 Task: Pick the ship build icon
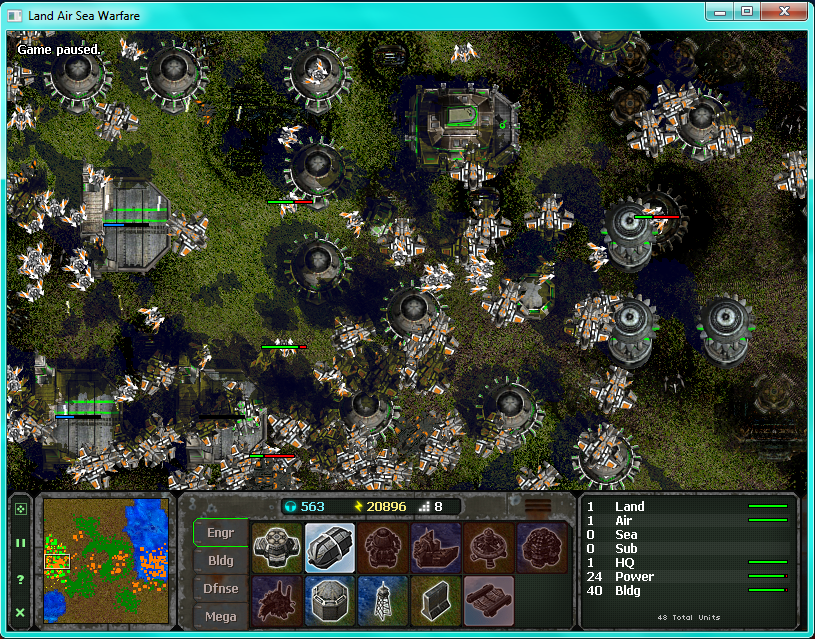click(x=436, y=547)
